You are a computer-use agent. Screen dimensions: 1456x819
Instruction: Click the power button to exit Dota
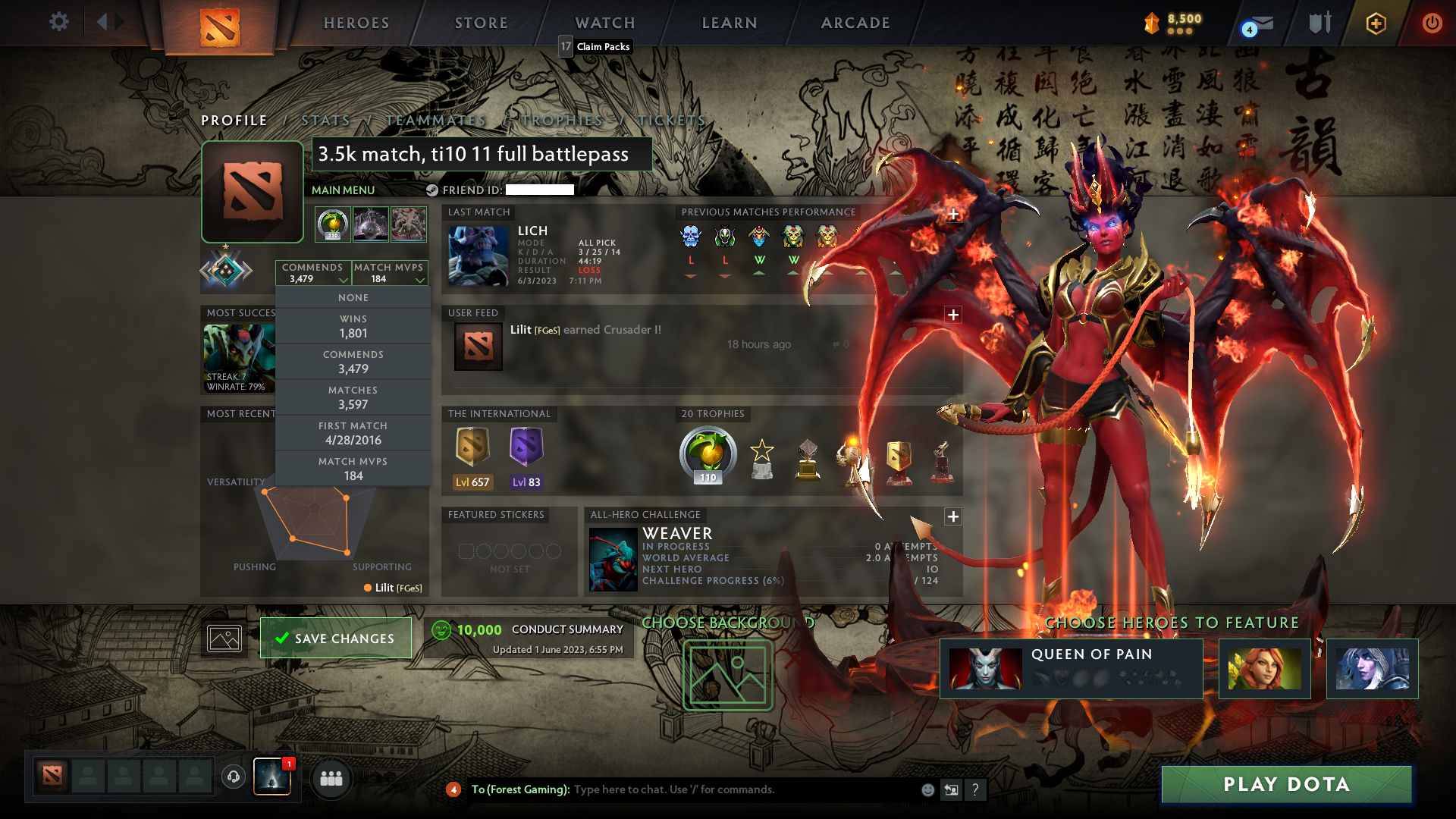point(1432,23)
